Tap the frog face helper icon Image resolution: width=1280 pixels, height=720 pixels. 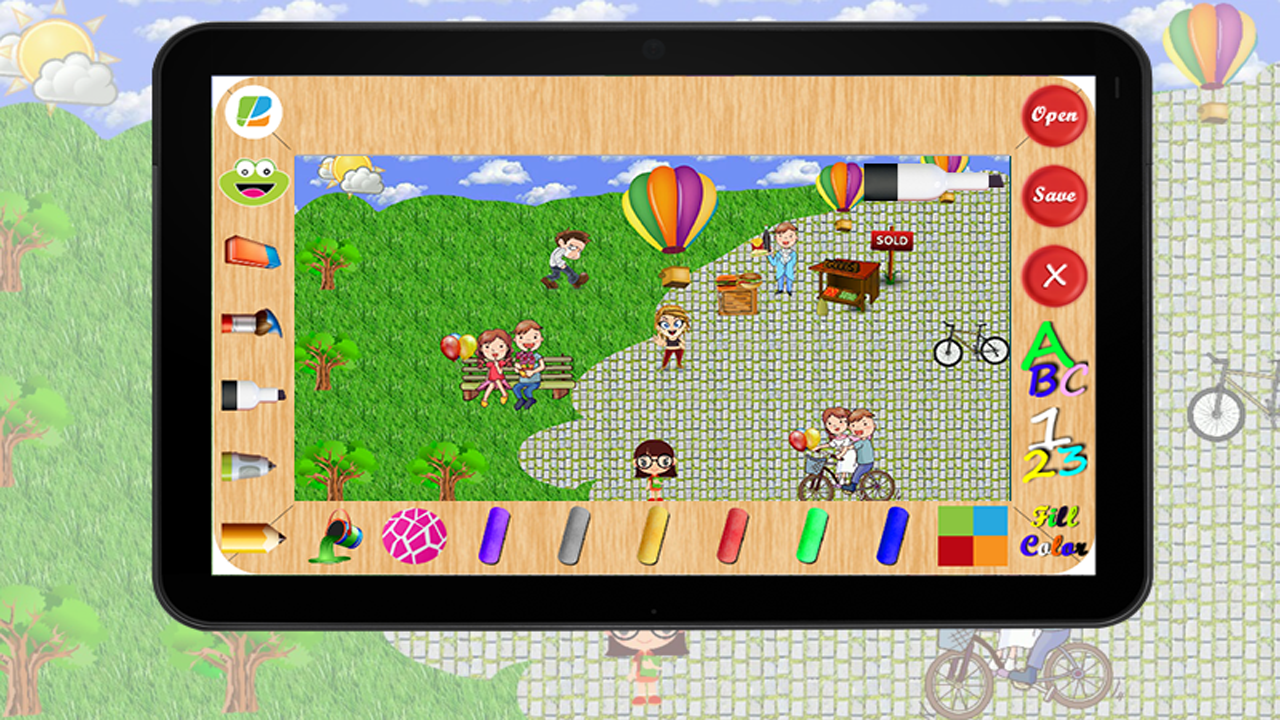click(x=253, y=180)
